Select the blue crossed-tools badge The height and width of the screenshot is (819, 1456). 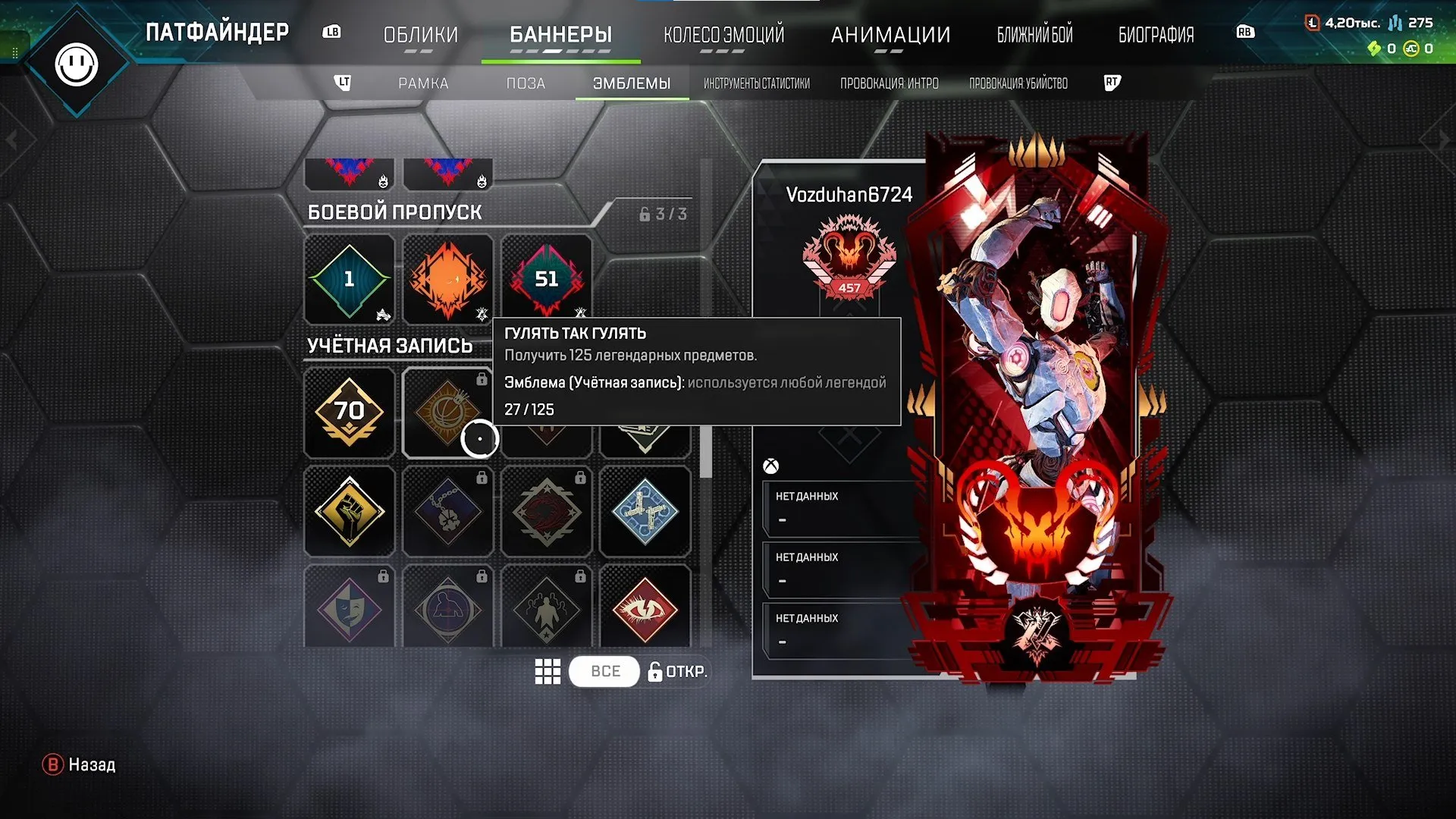coord(645,512)
